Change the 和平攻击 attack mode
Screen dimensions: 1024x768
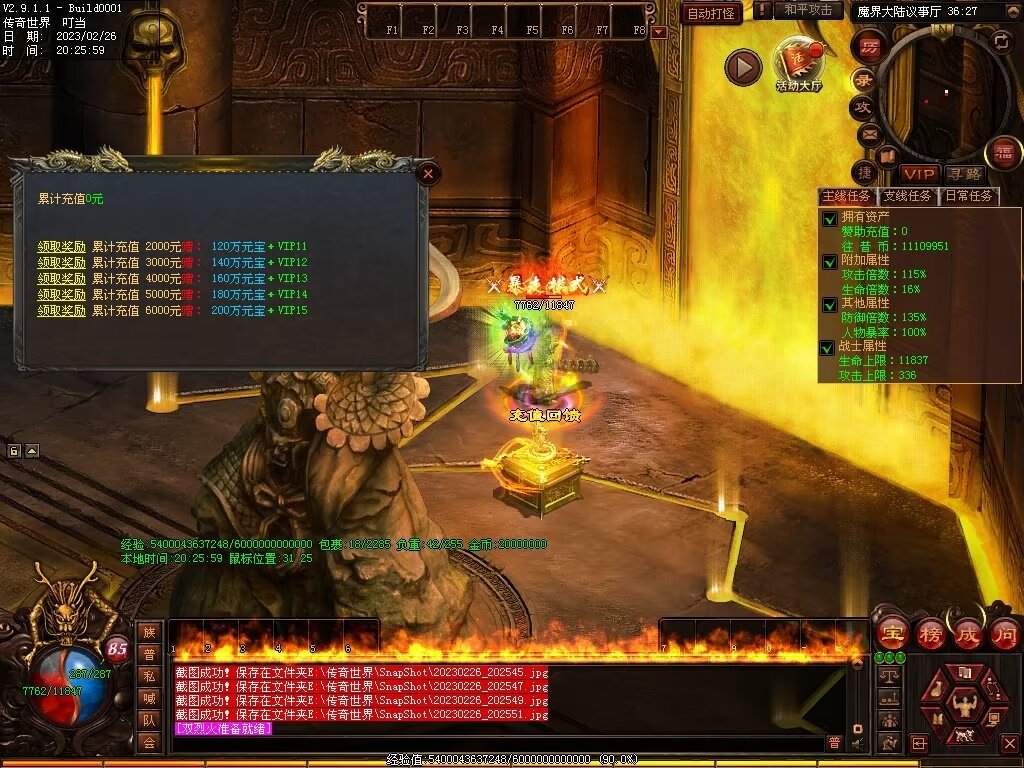tap(808, 10)
